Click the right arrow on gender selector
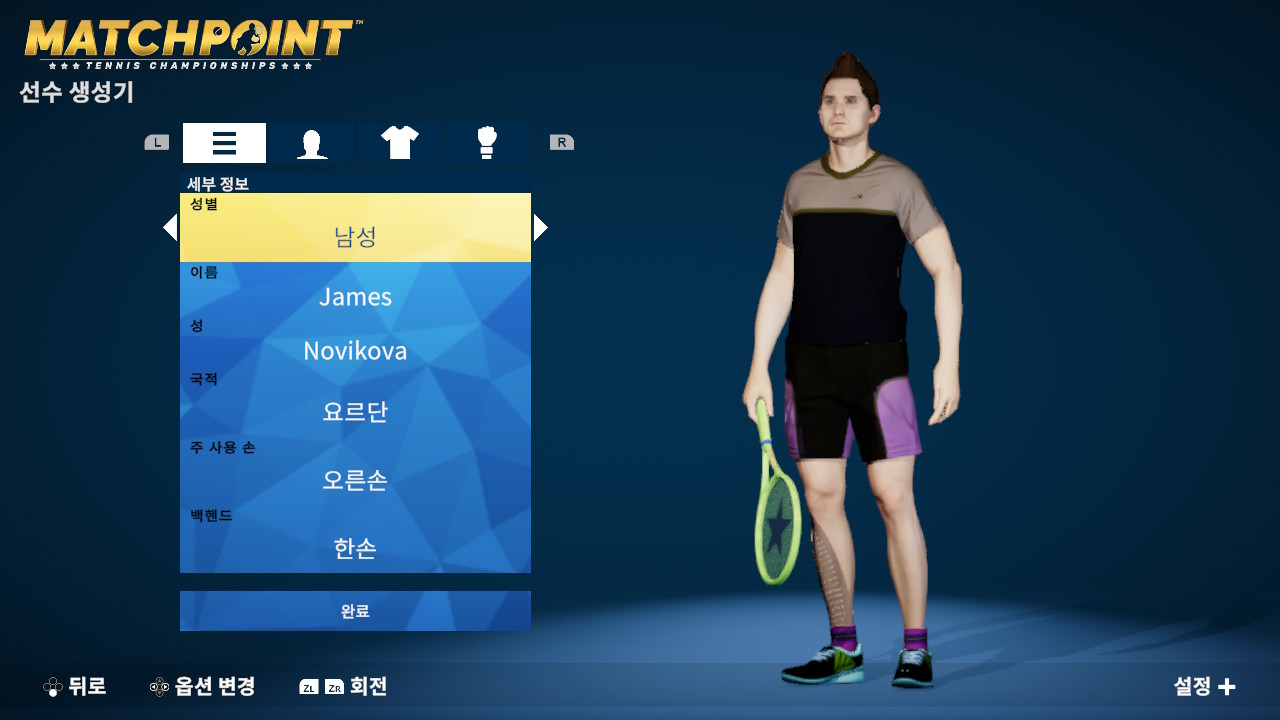This screenshot has width=1280, height=720. point(539,227)
